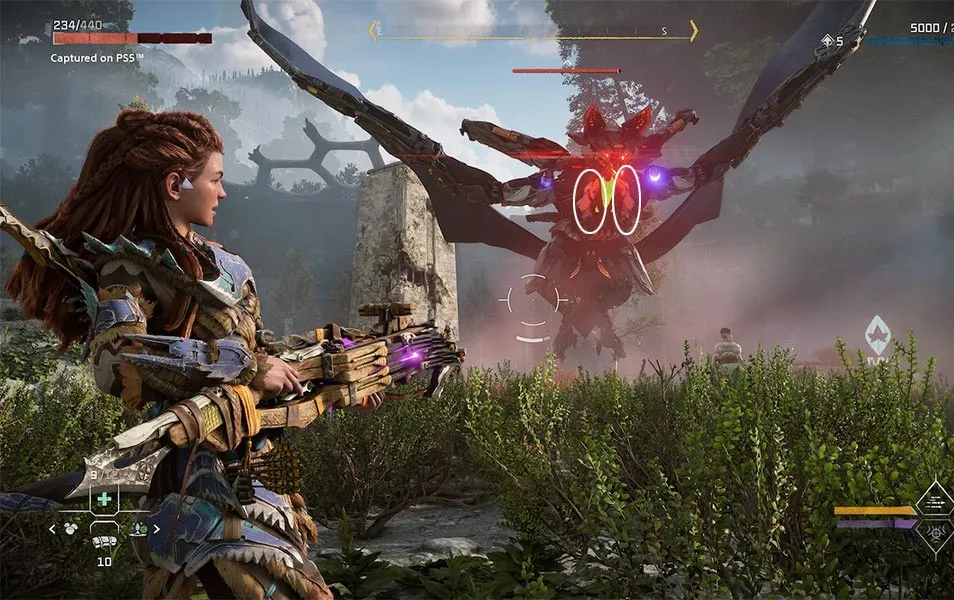
Task: Activate the upper diamond weapon technique icon
Action: 935,497
